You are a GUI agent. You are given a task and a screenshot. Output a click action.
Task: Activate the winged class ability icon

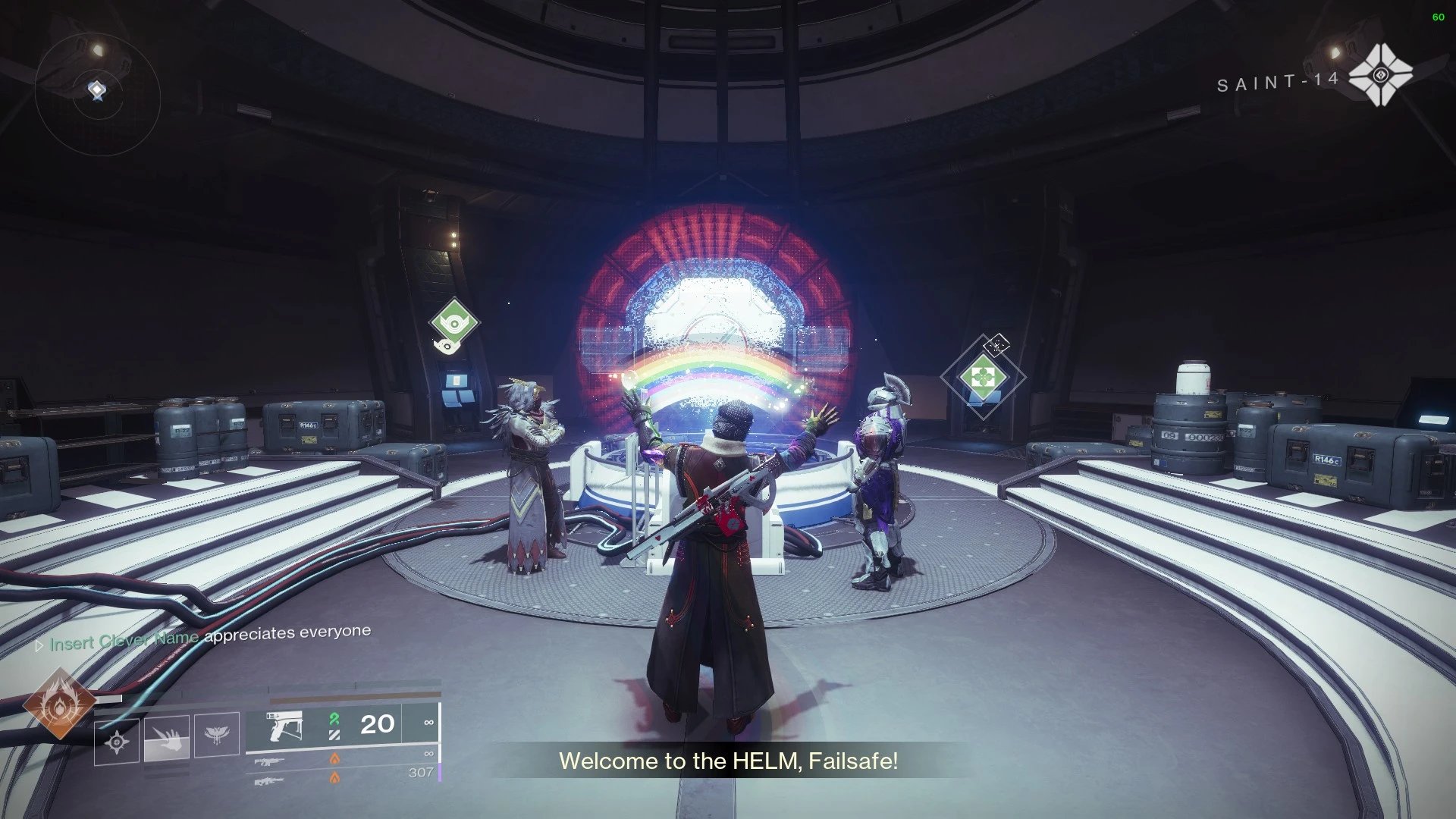click(x=217, y=734)
